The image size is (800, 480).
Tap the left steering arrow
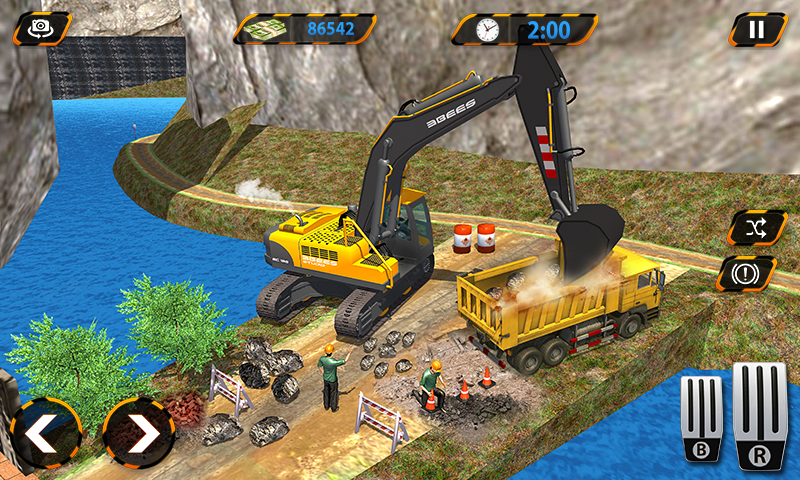(x=44, y=434)
